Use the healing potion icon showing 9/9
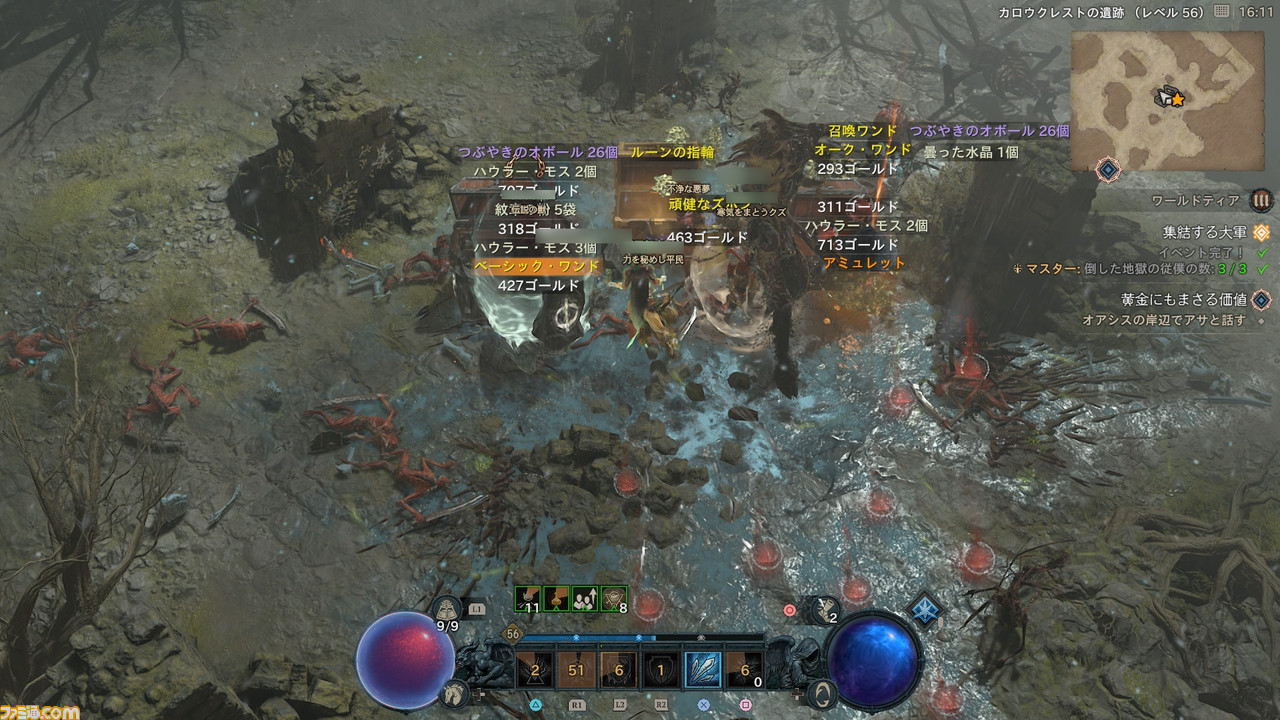 pos(446,609)
